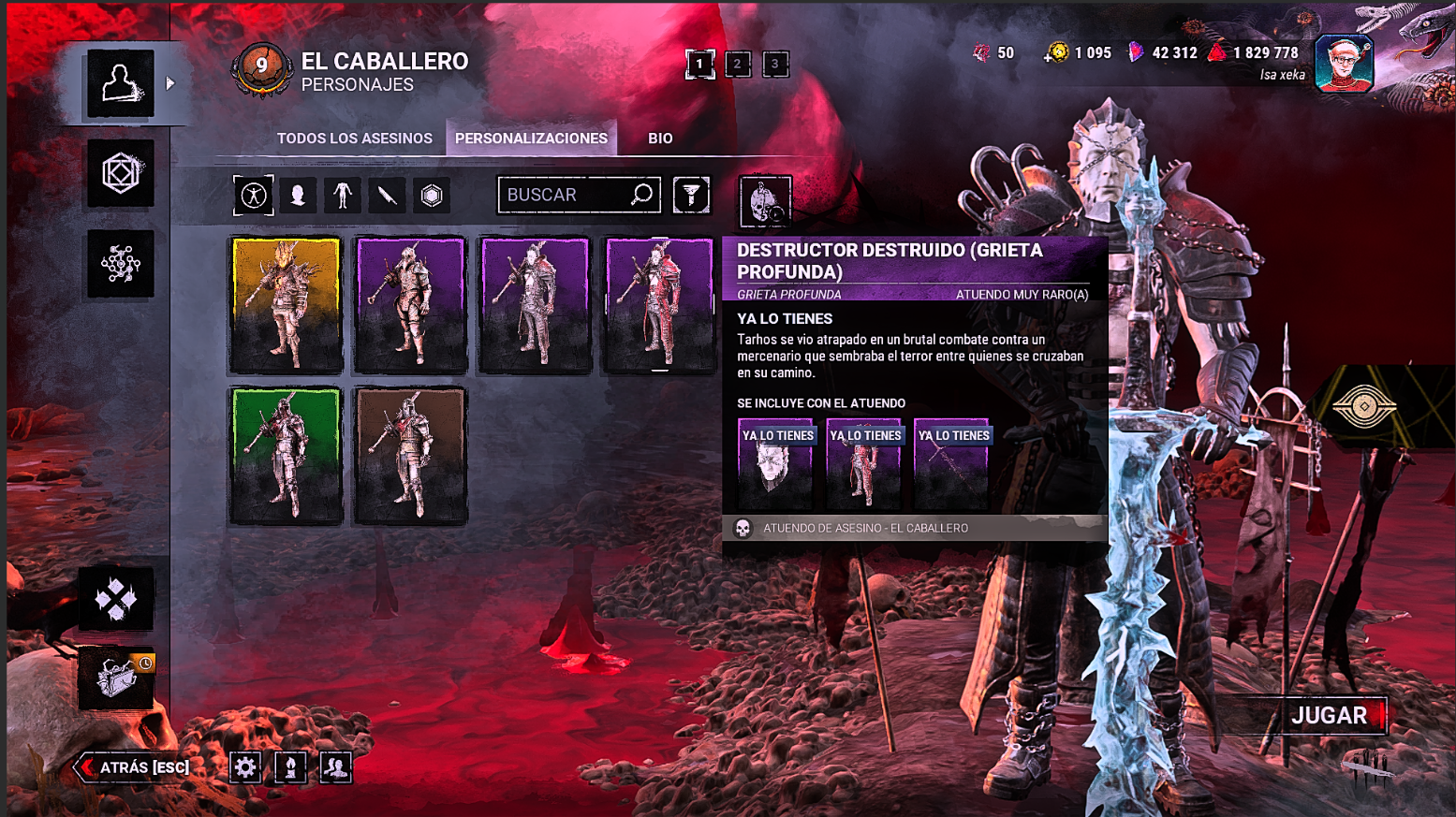The height and width of the screenshot is (817, 1456).
Task: Open the BIO tab
Action: click(x=659, y=138)
